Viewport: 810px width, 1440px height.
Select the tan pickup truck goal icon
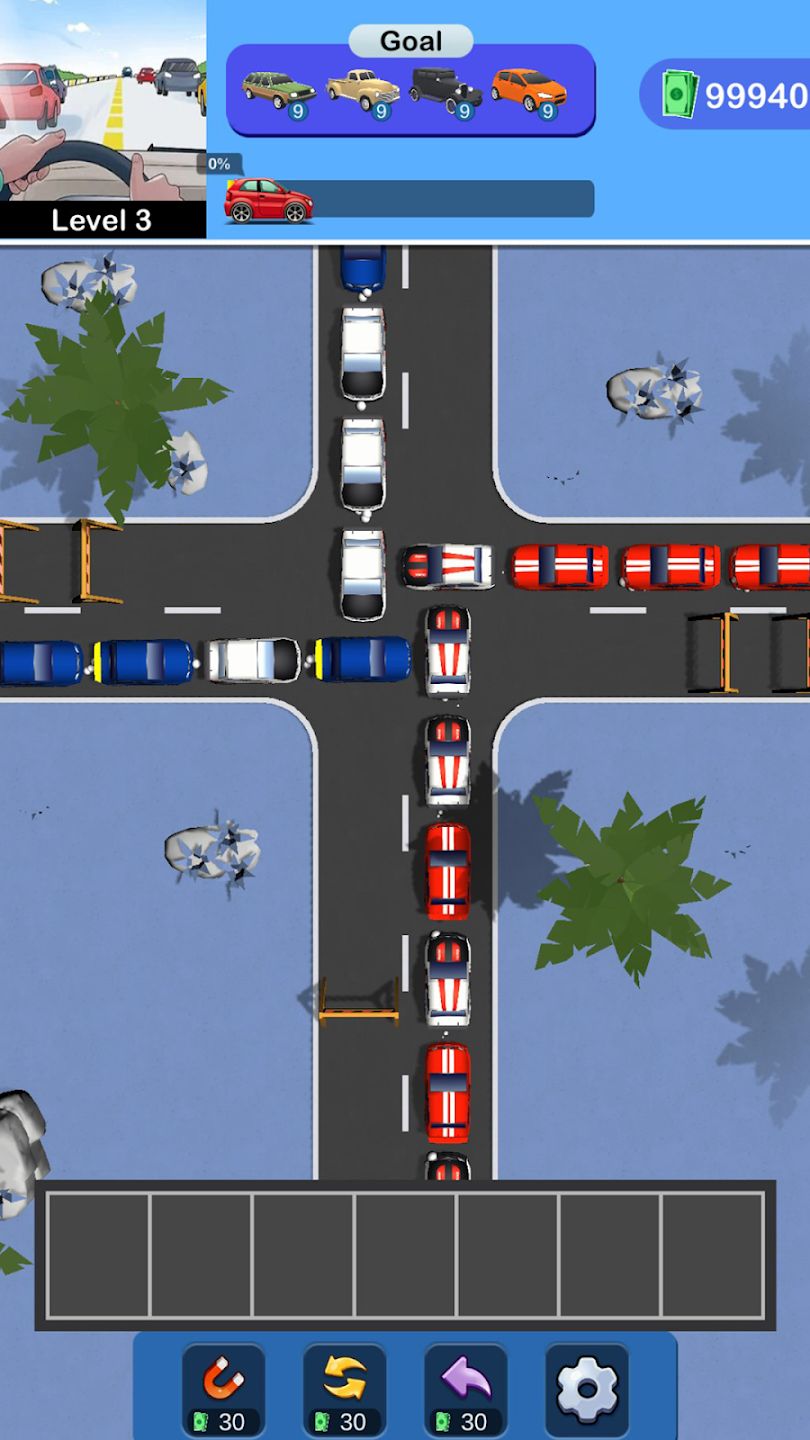click(362, 92)
